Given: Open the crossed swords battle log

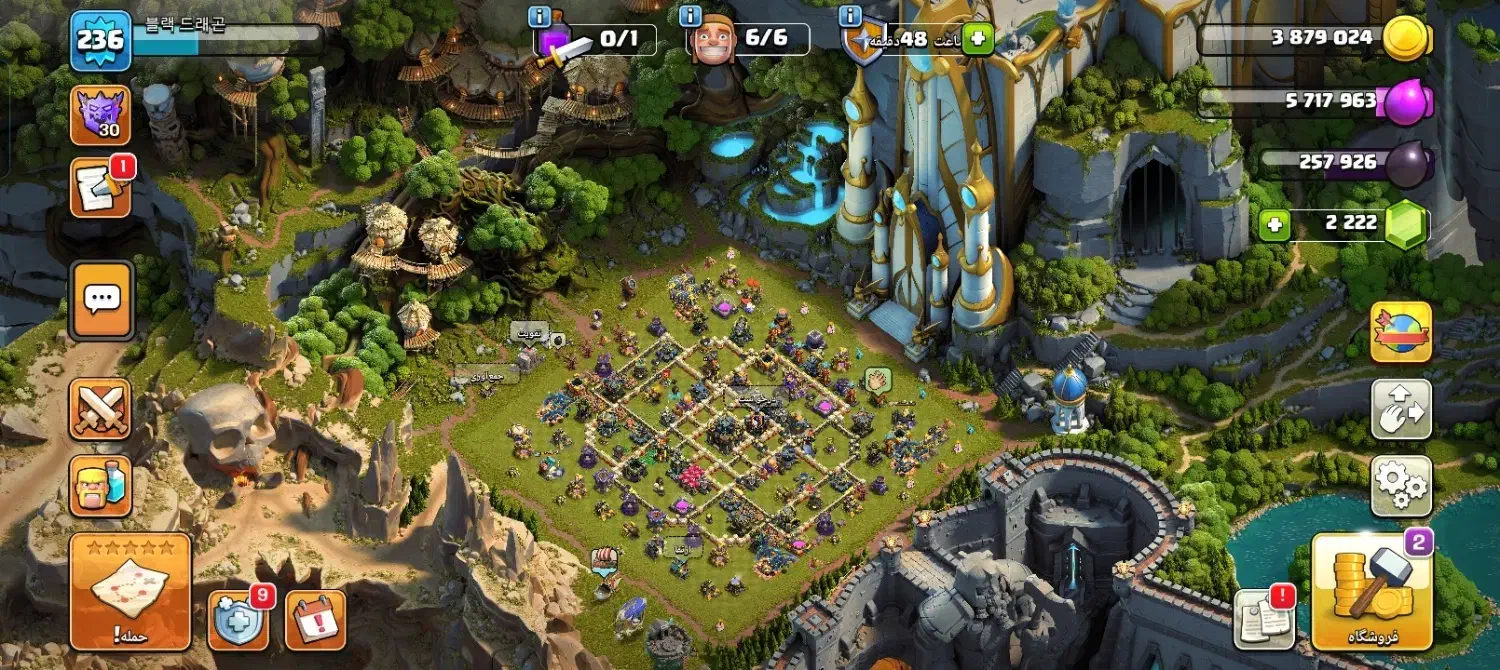Looking at the screenshot, I should 100,409.
